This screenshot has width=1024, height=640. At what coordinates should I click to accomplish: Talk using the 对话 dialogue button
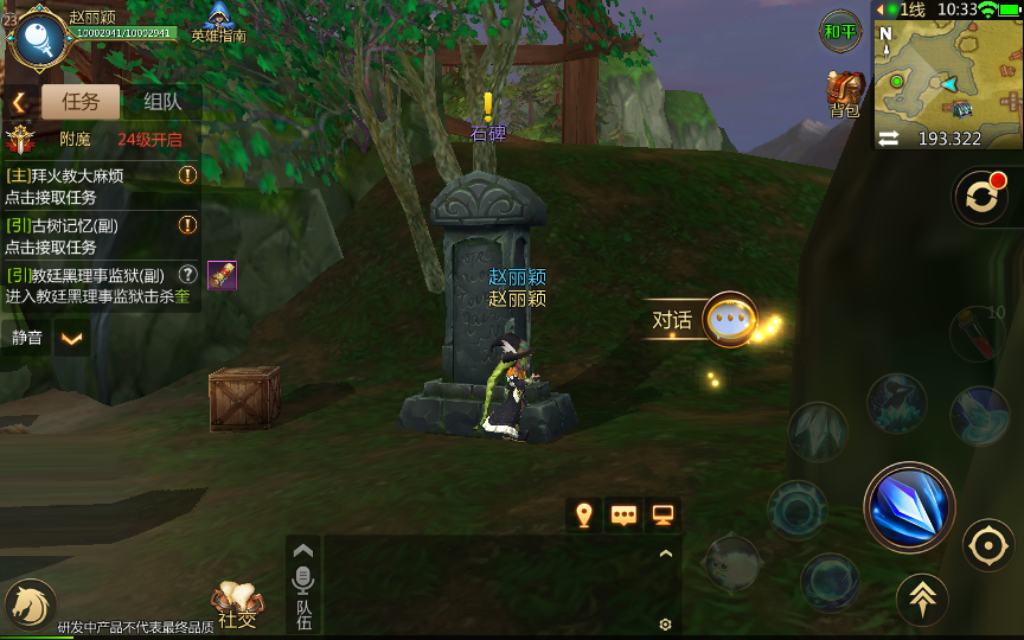coord(728,320)
